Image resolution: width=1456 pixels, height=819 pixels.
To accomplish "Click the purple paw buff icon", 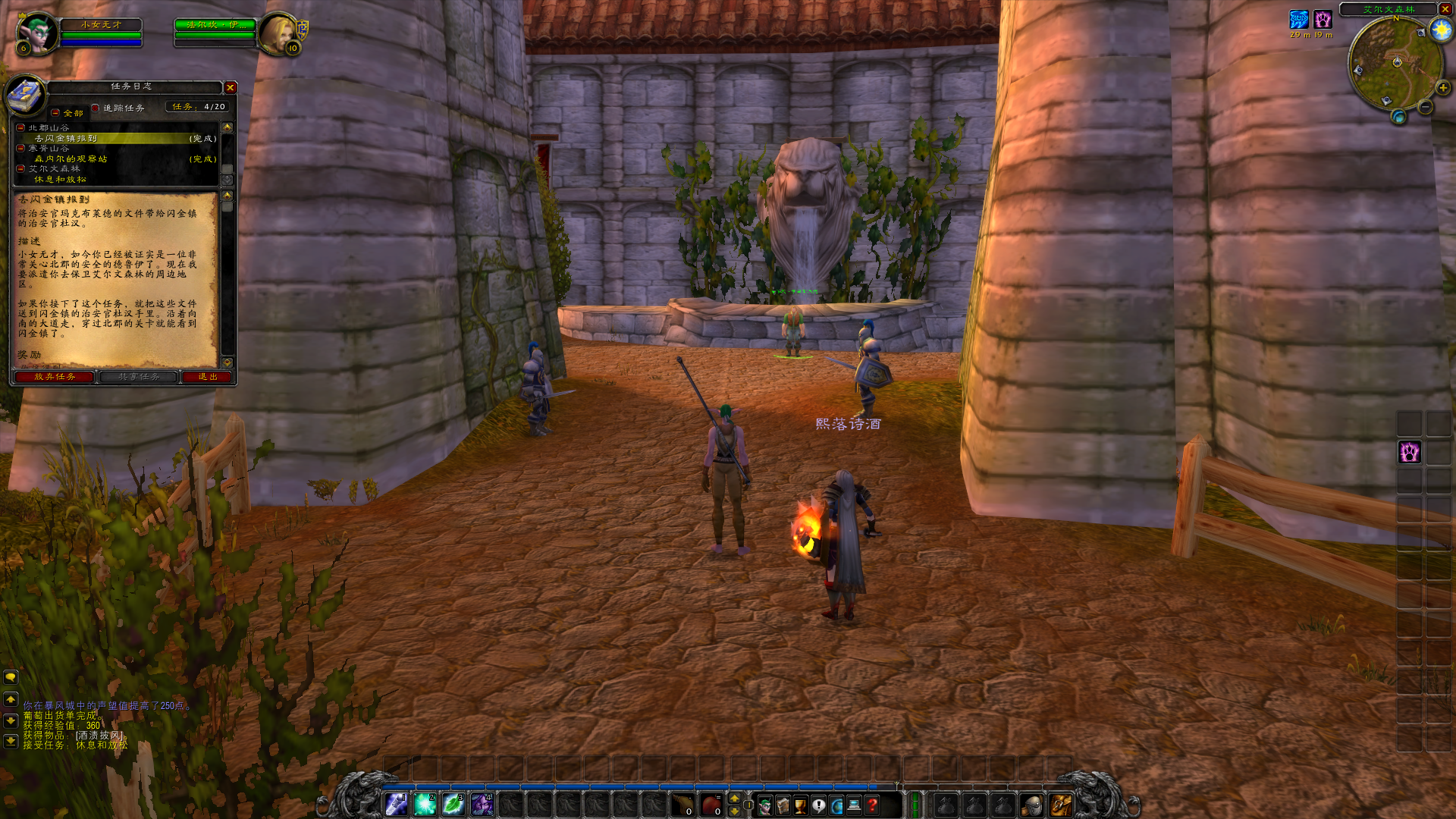I will click(x=1323, y=20).
